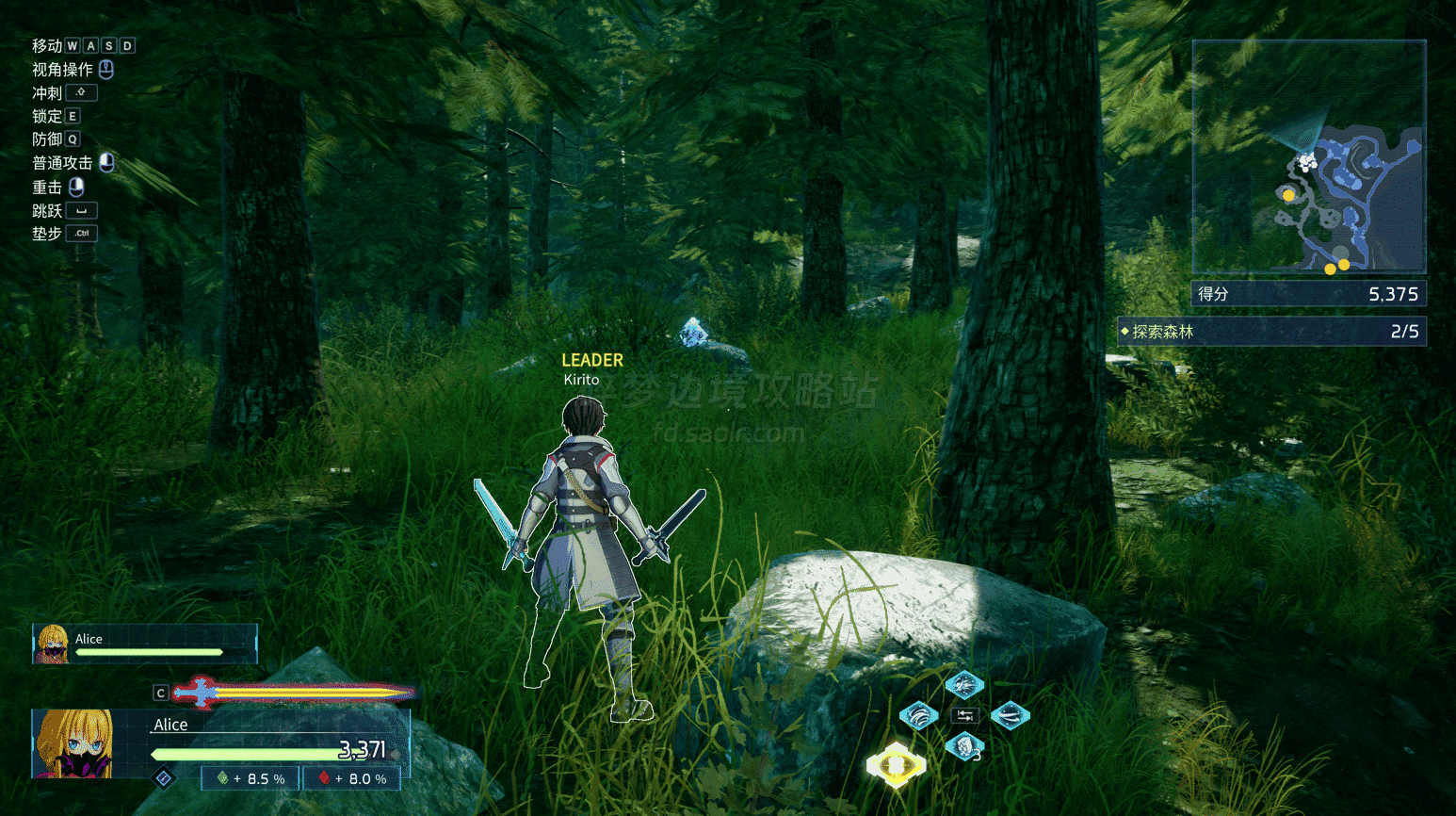Trigger the right crescent slash skill
Viewport: 1456px width, 816px height.
[x=1010, y=716]
